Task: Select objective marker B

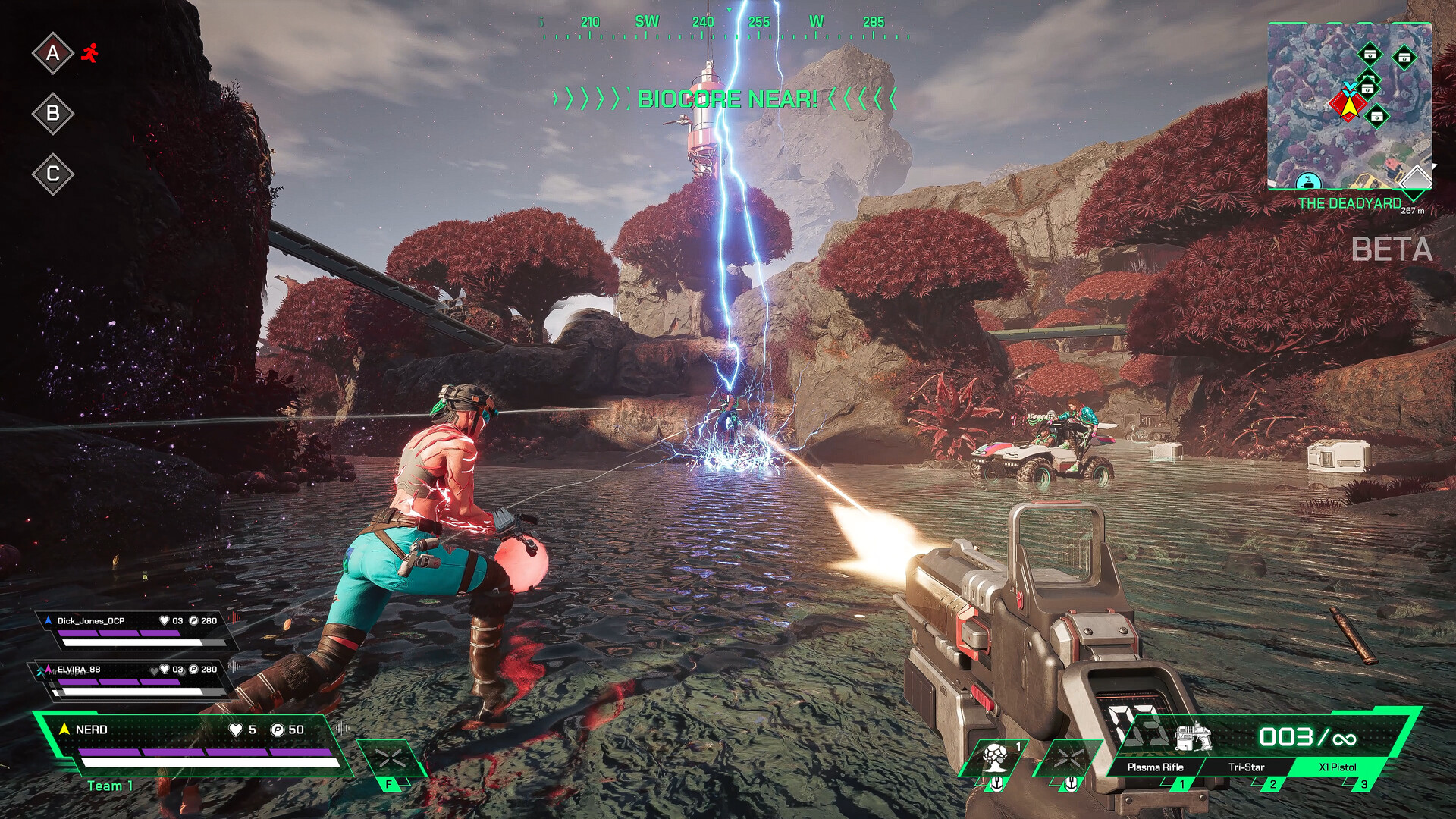Action: point(52,114)
